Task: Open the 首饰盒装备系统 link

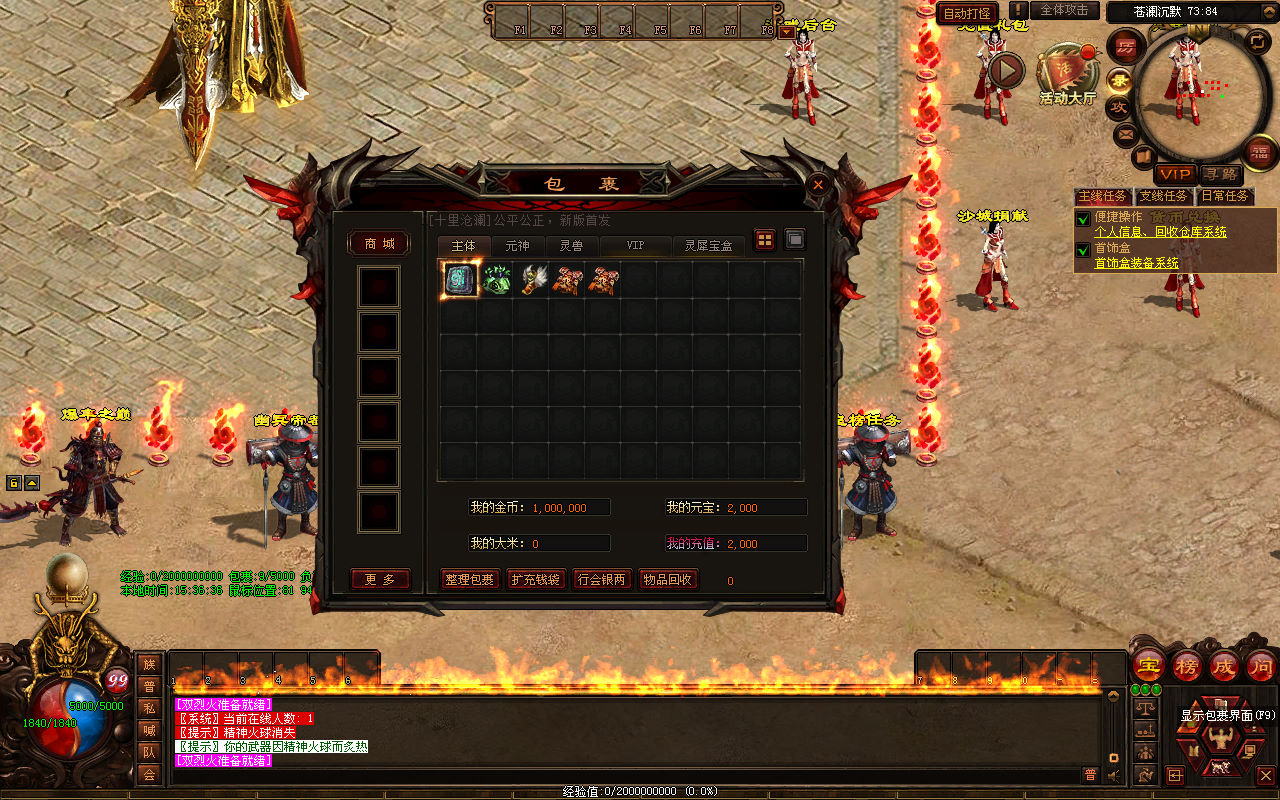Action: (1136, 263)
